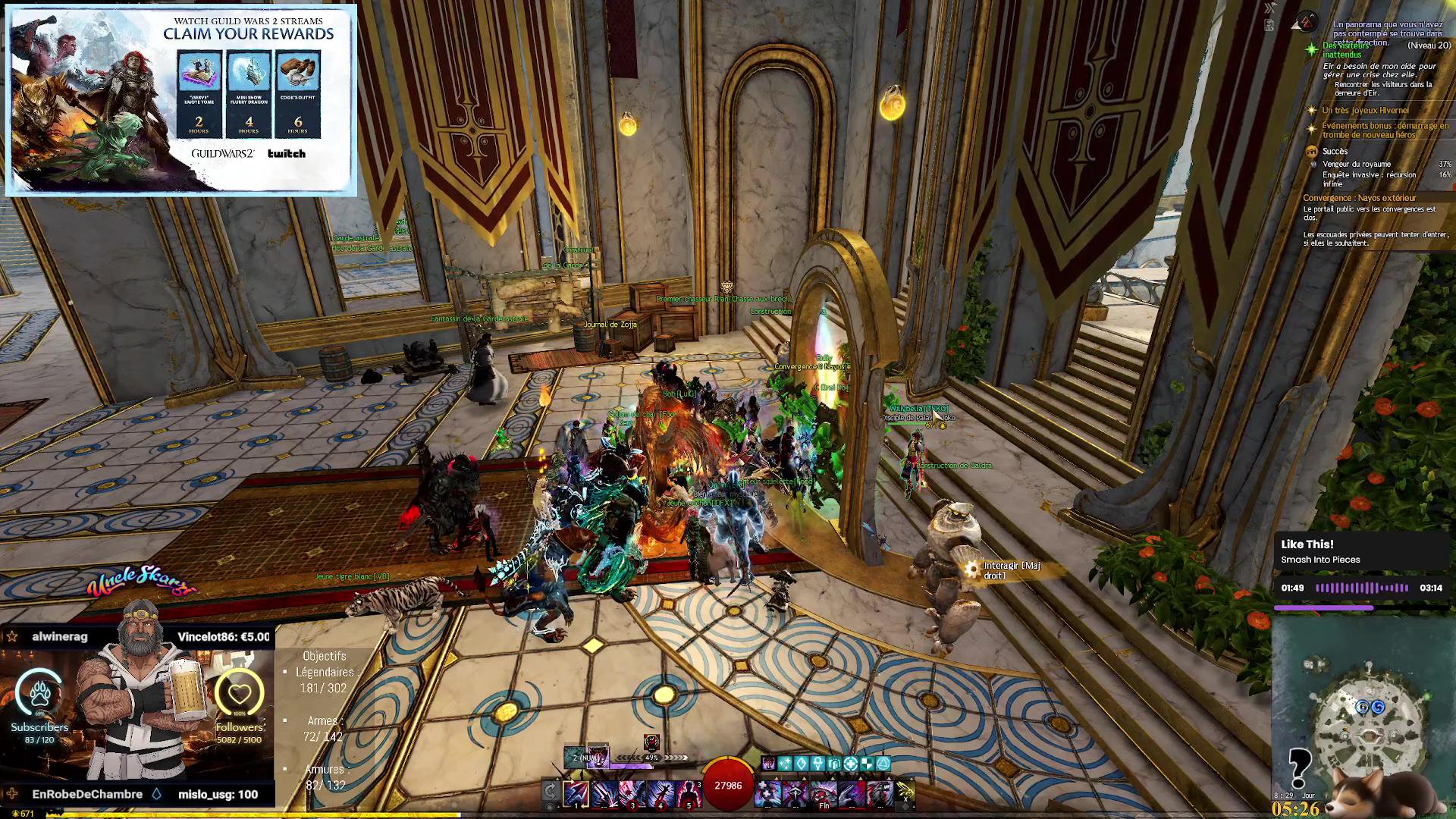The image size is (1456, 819).
Task: Summon mount with the yellow griffon icon
Action: point(906,793)
